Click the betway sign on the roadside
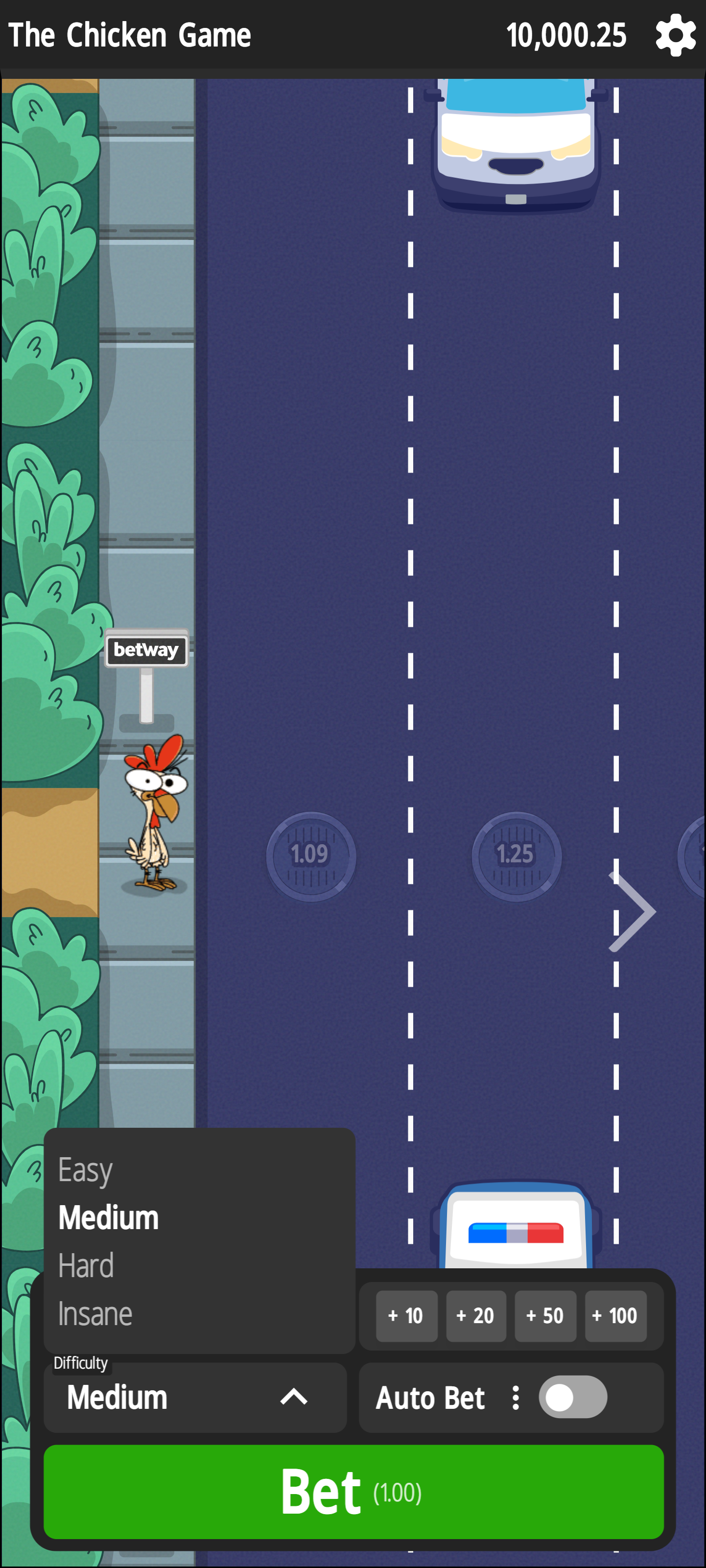Screen dimensions: 706x1568 click(146, 650)
